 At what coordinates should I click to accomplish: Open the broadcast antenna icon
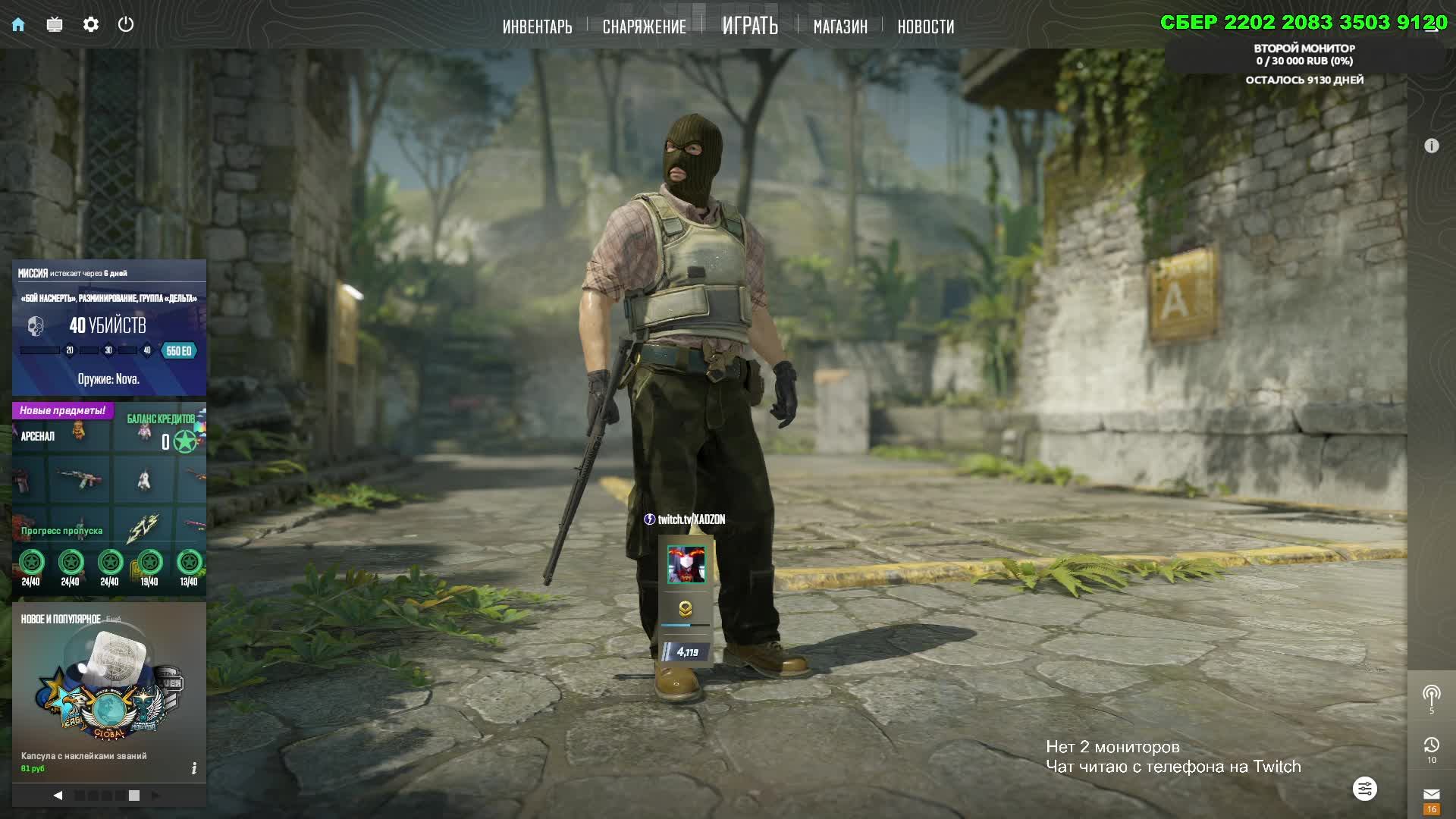pyautogui.click(x=1431, y=695)
